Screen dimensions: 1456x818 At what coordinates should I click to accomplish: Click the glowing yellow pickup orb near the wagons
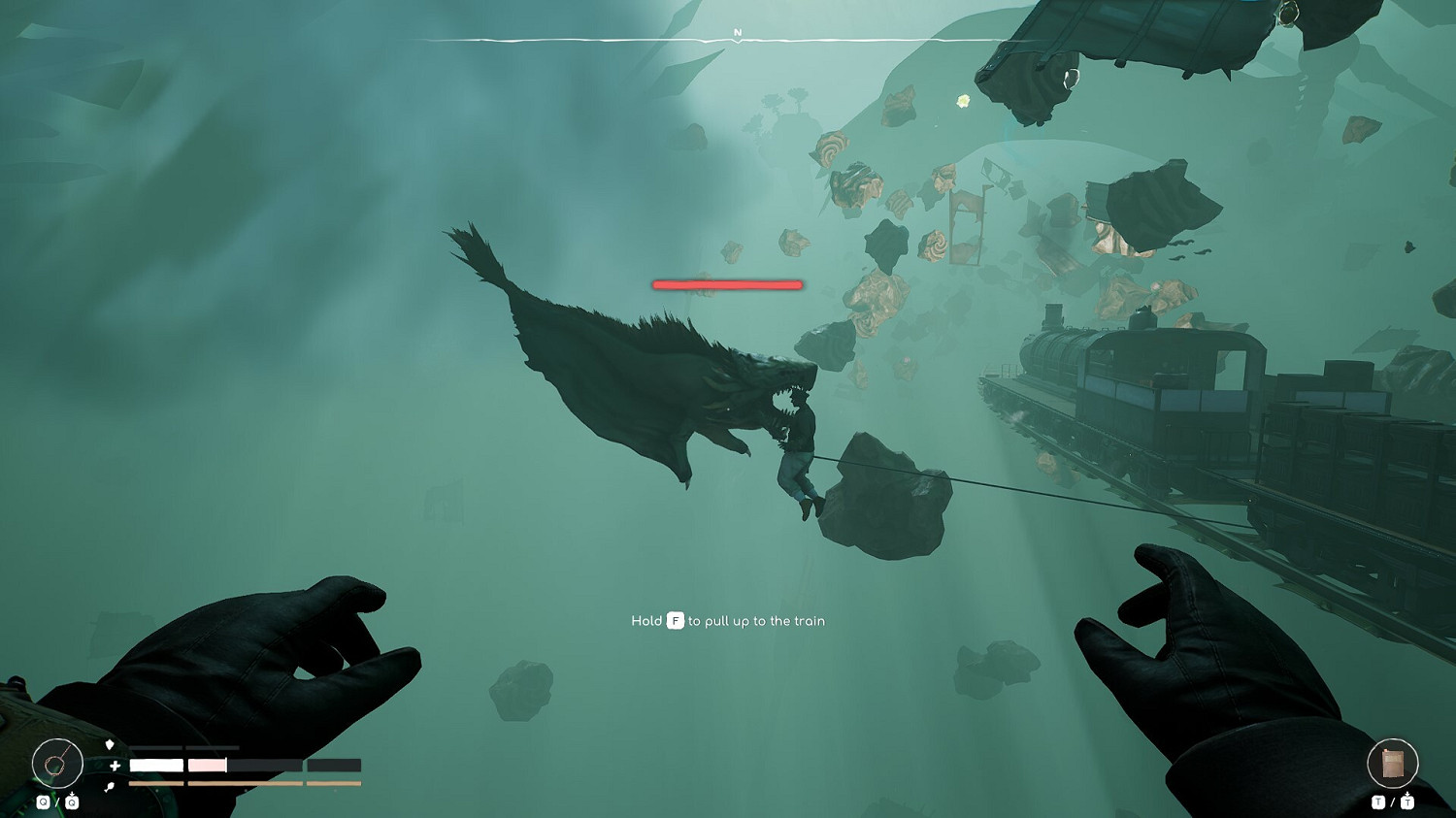962,101
